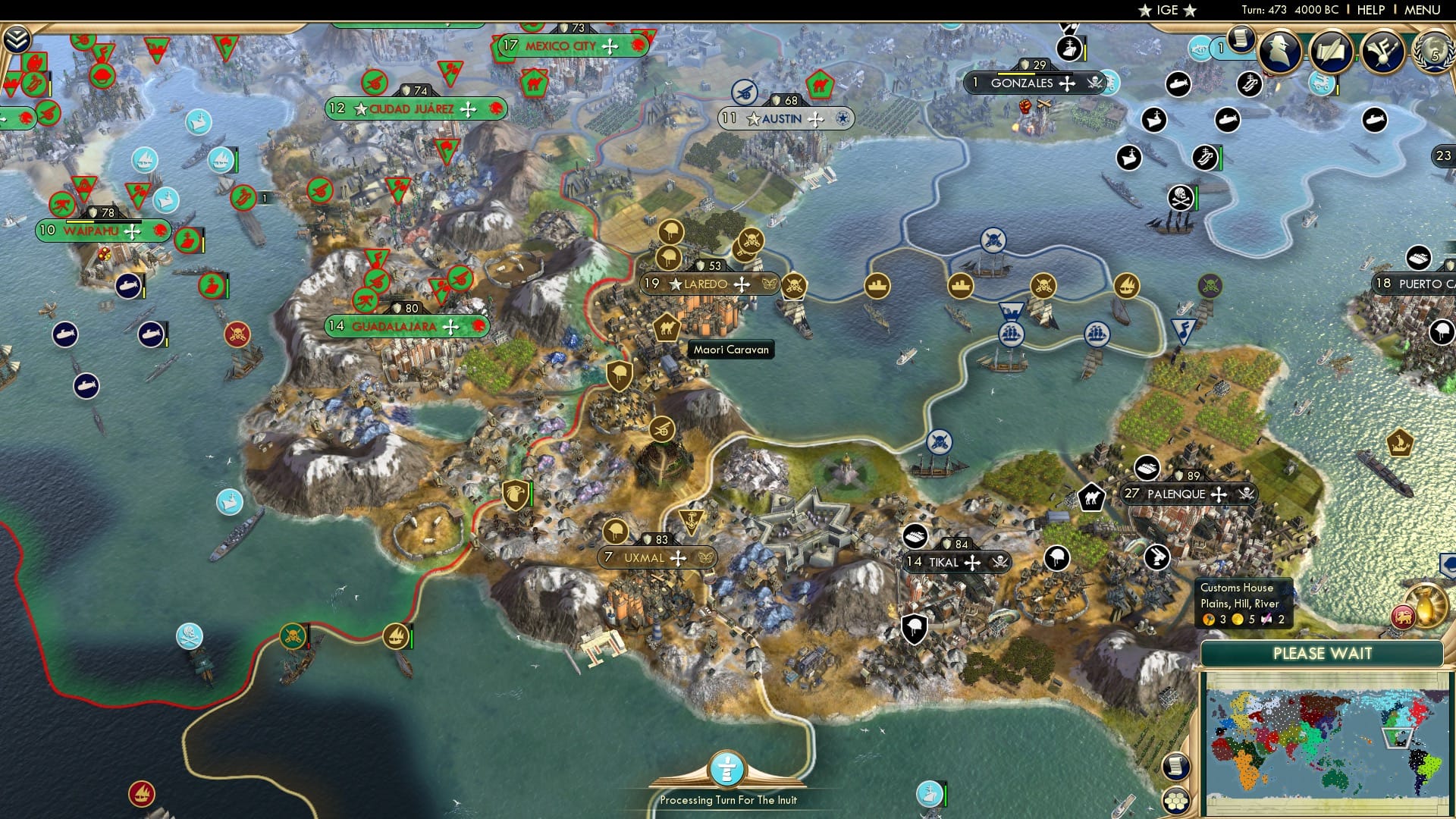Open the HELP menu
This screenshot has width=1456, height=819.
[1371, 10]
